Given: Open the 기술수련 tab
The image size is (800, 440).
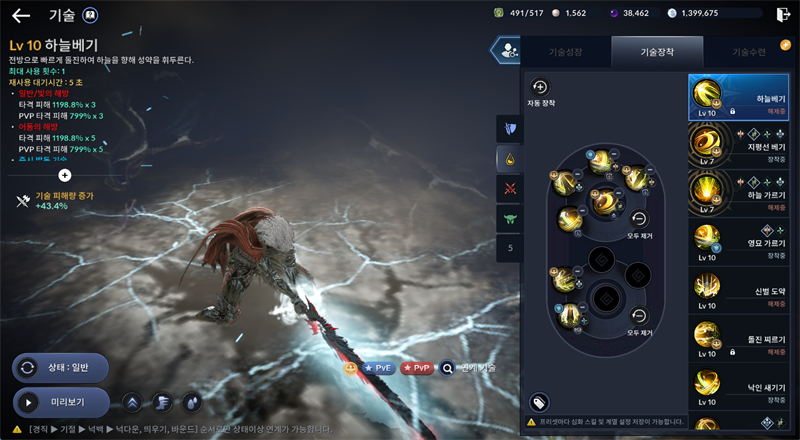Looking at the screenshot, I should pos(748,51).
